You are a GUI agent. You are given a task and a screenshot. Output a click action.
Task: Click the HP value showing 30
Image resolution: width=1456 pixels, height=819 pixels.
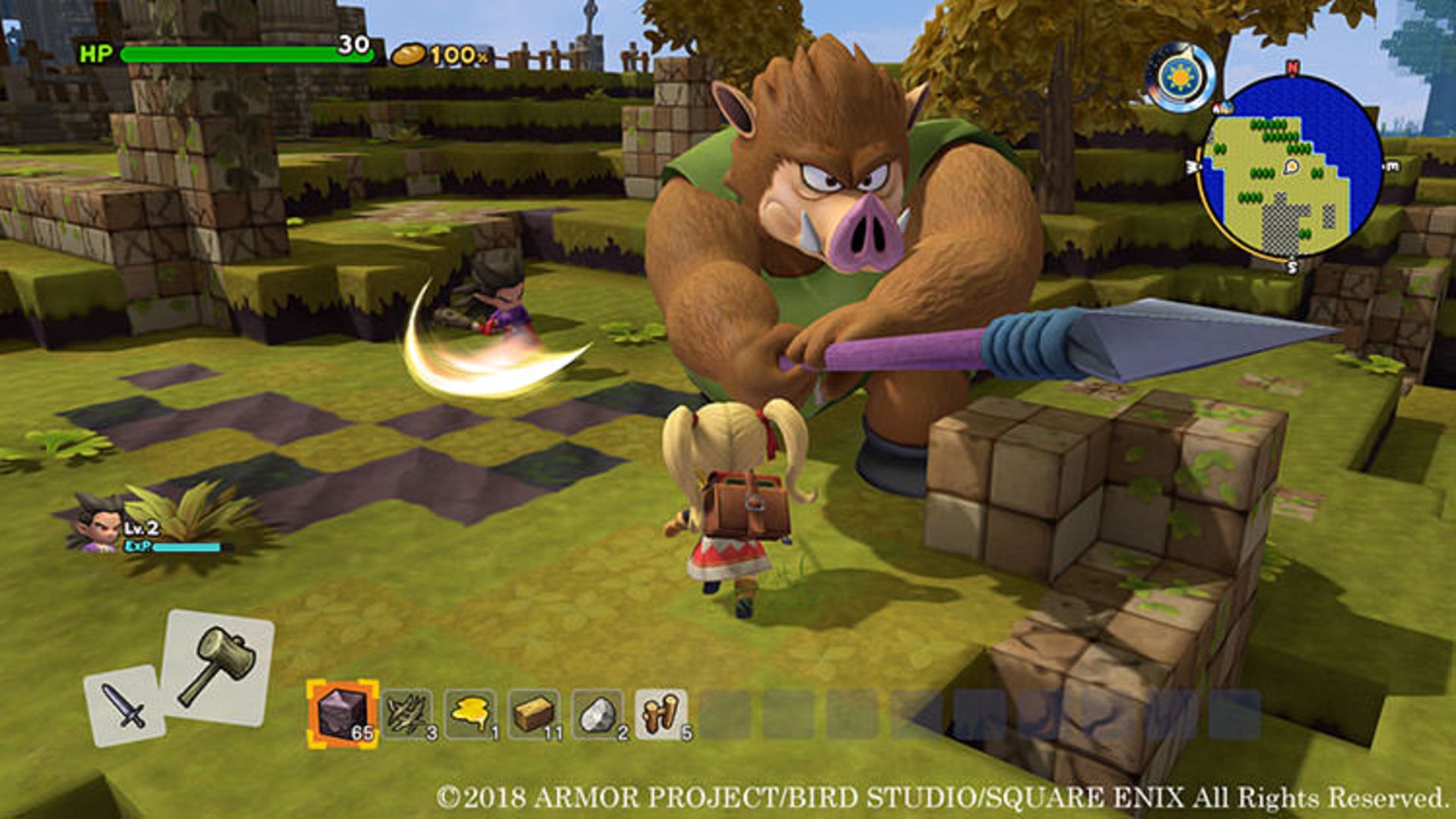coord(353,47)
